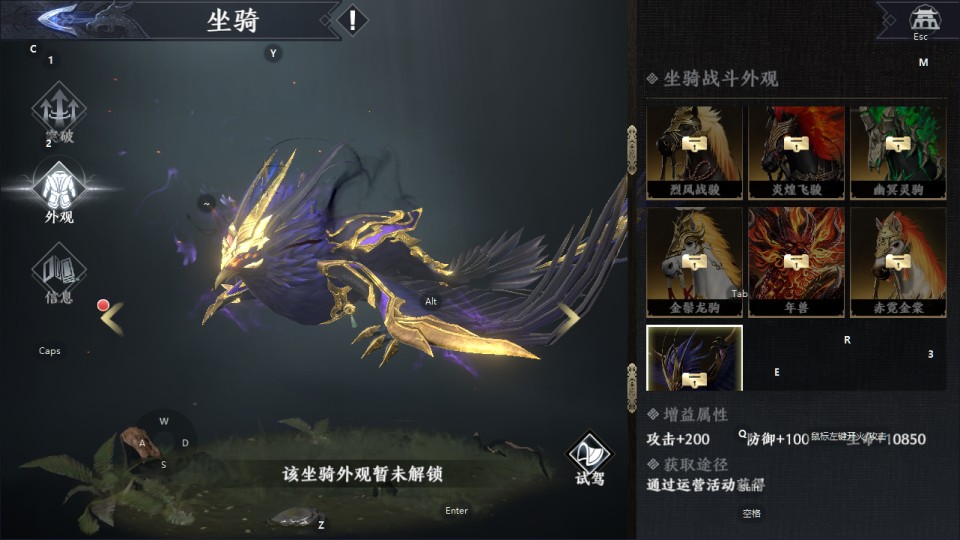
Task: Choose the 烈风战骏 mount skin
Action: pyautogui.click(x=694, y=152)
